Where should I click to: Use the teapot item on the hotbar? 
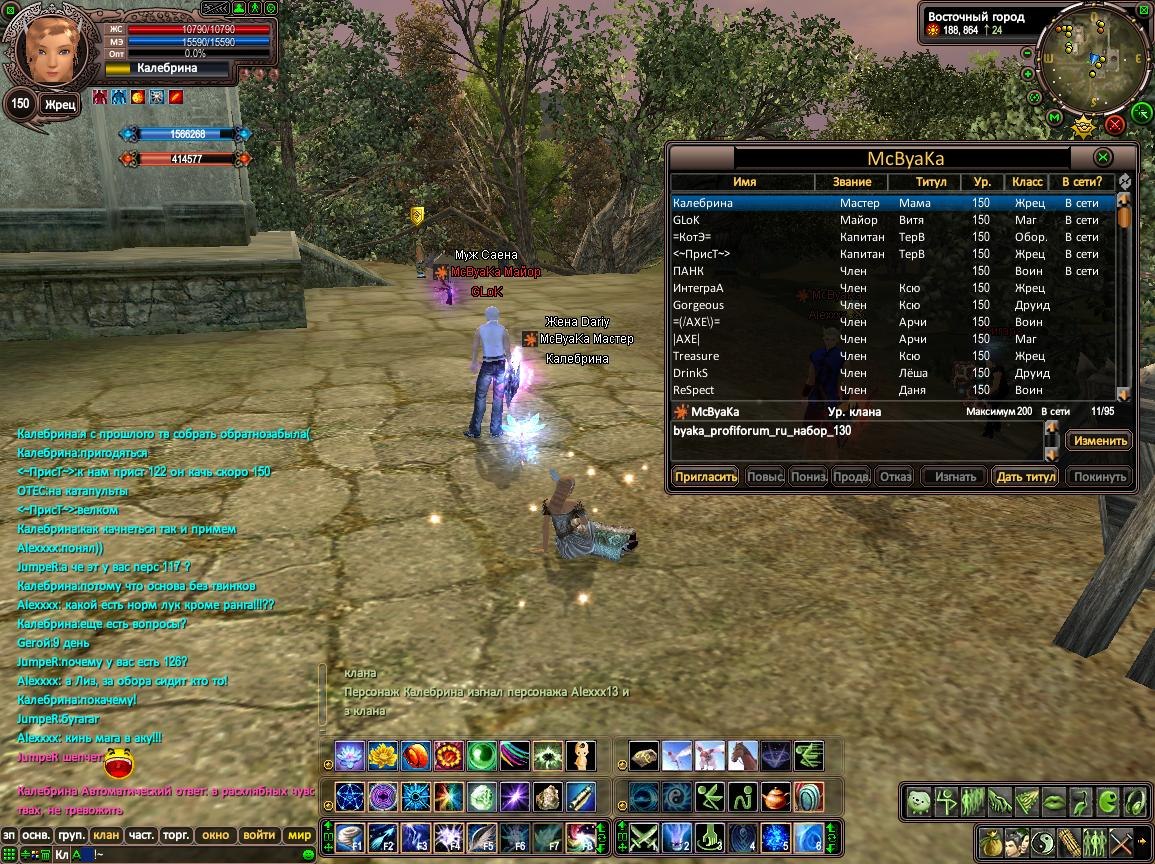775,797
